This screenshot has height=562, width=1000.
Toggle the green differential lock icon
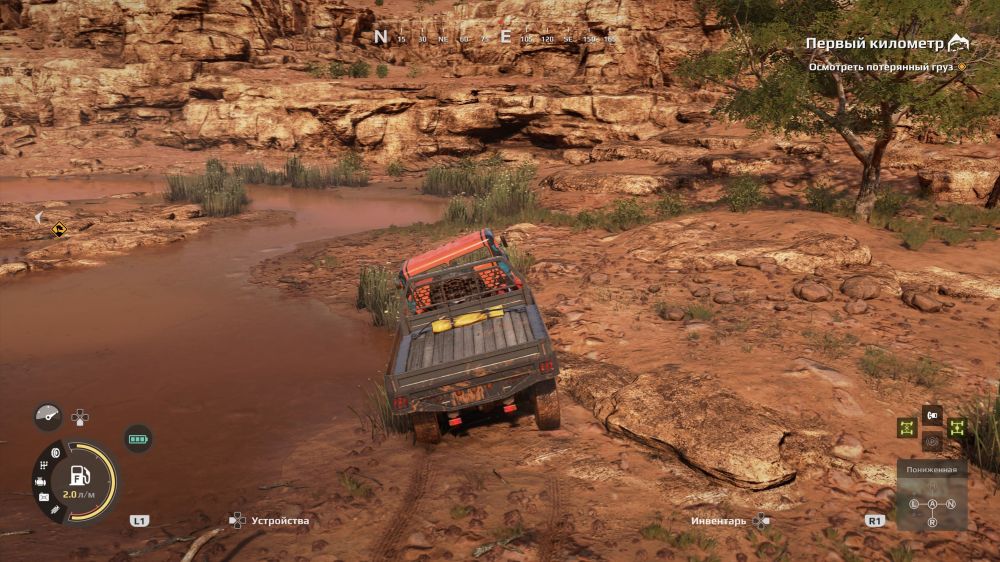[x=907, y=427]
